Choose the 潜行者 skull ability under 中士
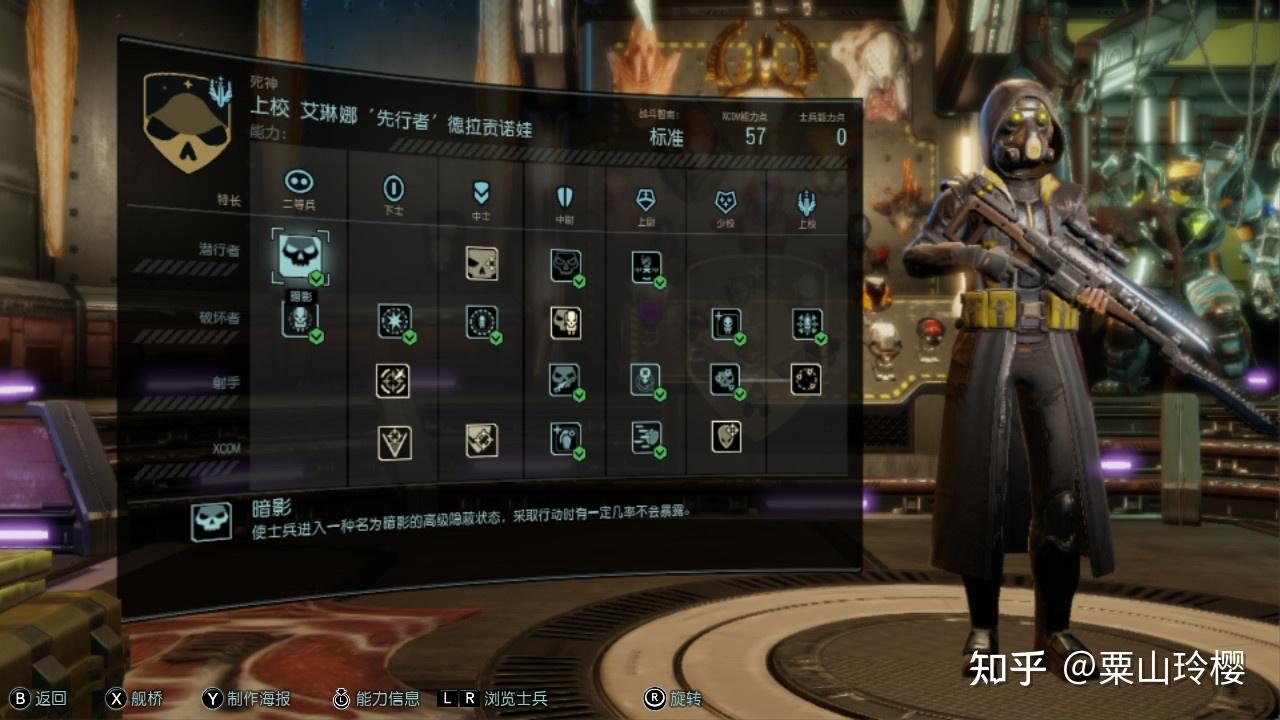 coord(482,263)
